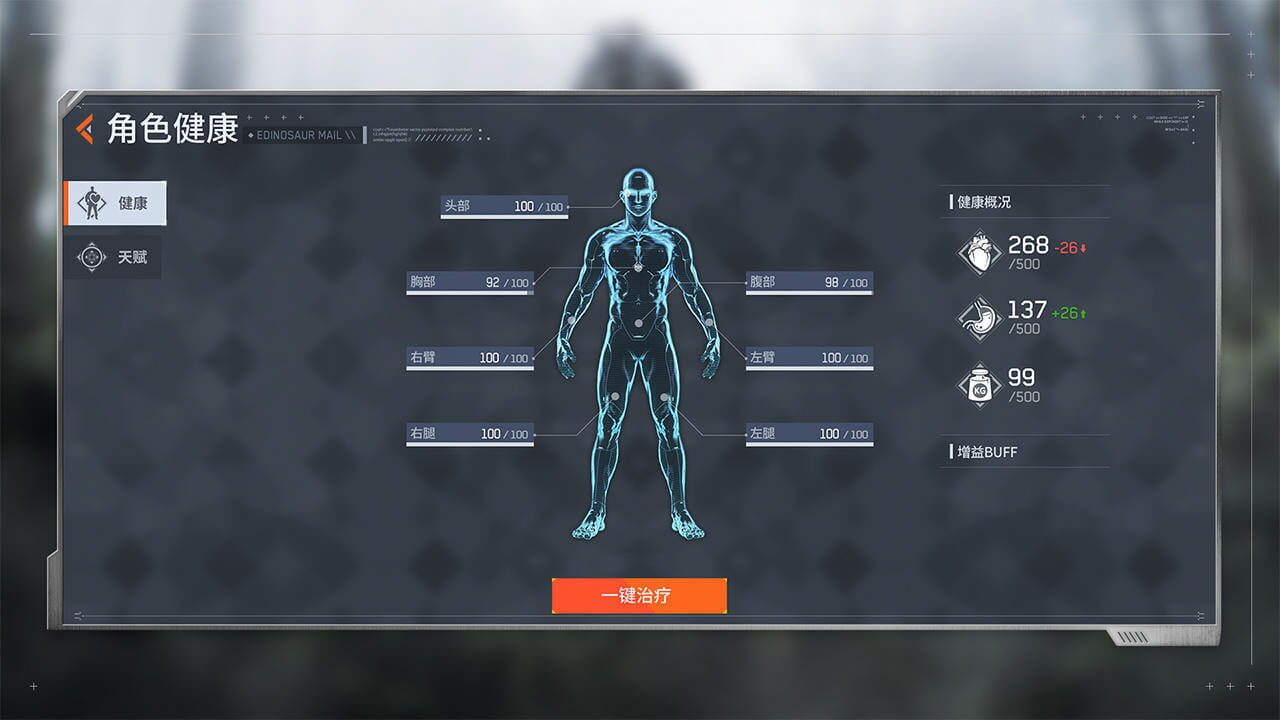1280x720 pixels.
Task: Click the abdomen marker dot on body model
Action: point(640,322)
